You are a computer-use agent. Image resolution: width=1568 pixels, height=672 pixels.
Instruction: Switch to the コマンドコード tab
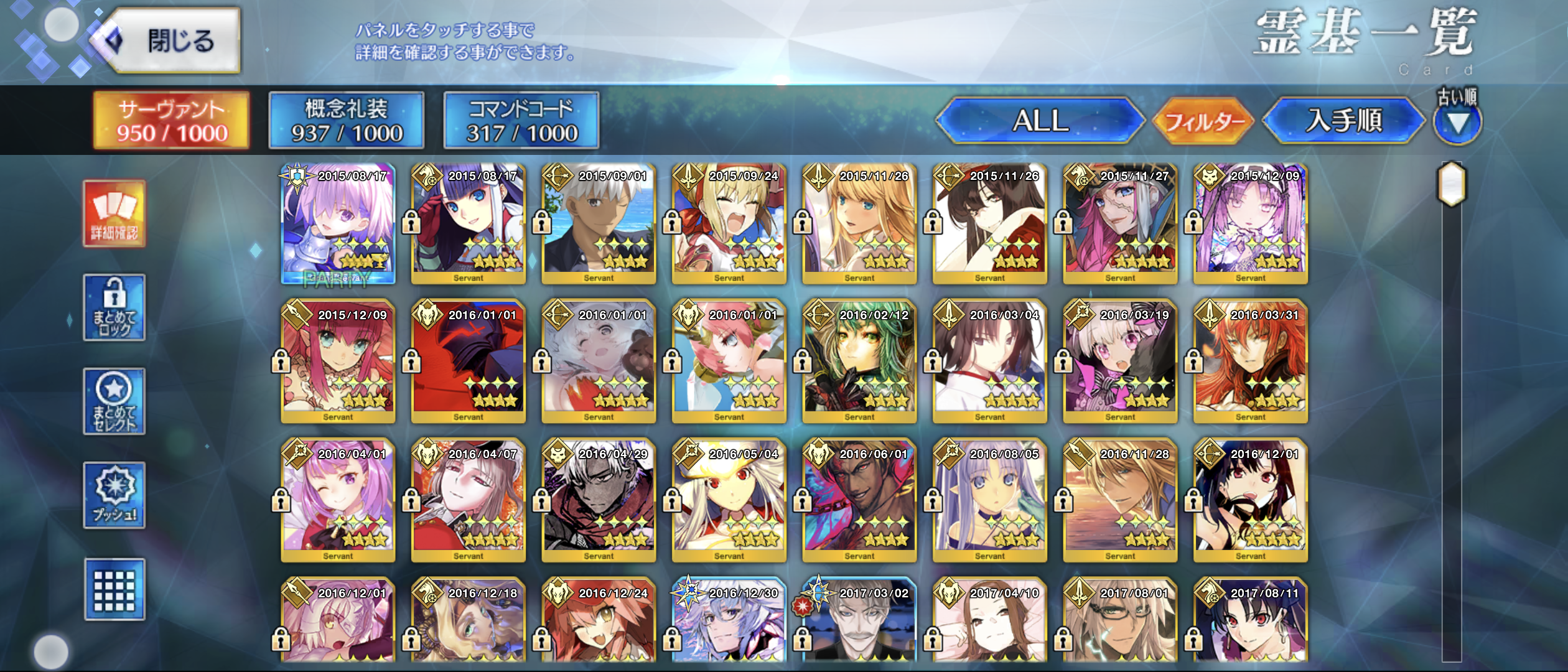[521, 121]
